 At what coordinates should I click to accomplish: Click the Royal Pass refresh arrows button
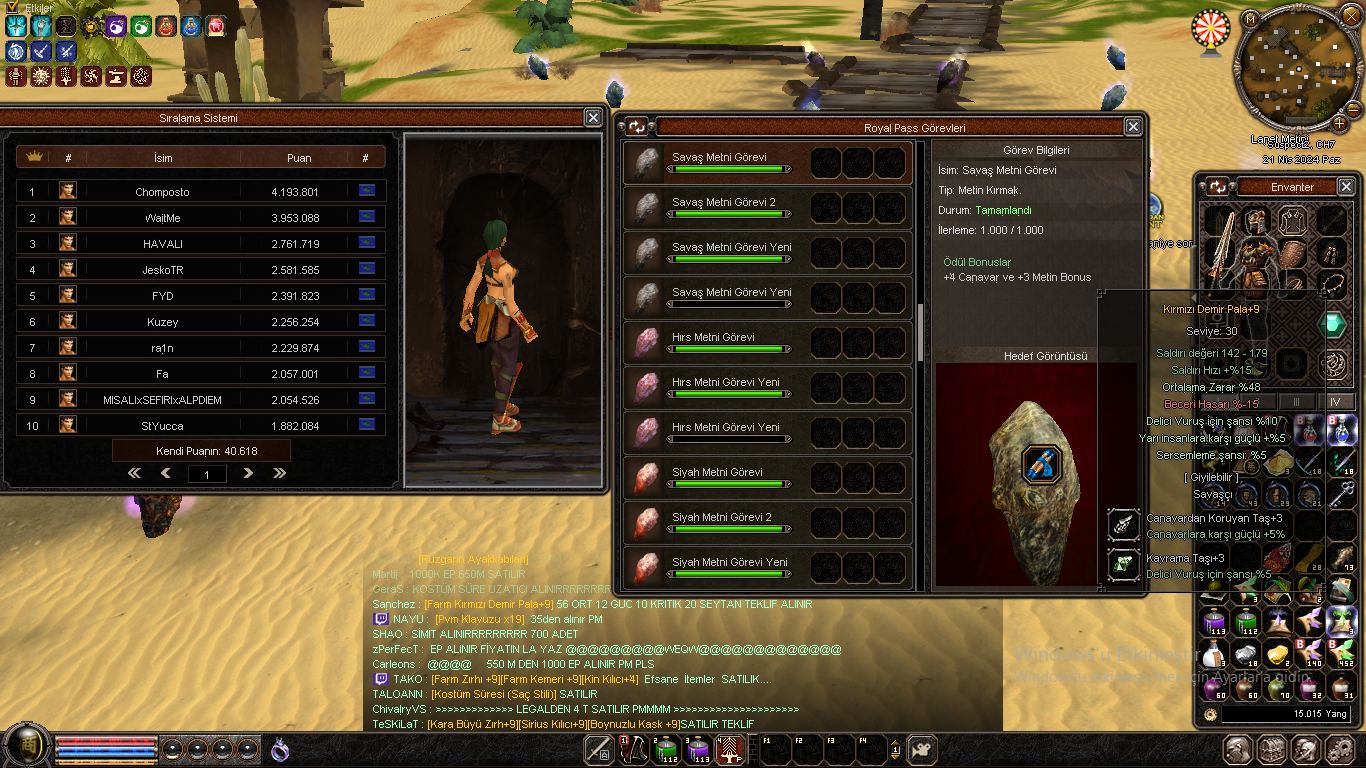pyautogui.click(x=637, y=127)
